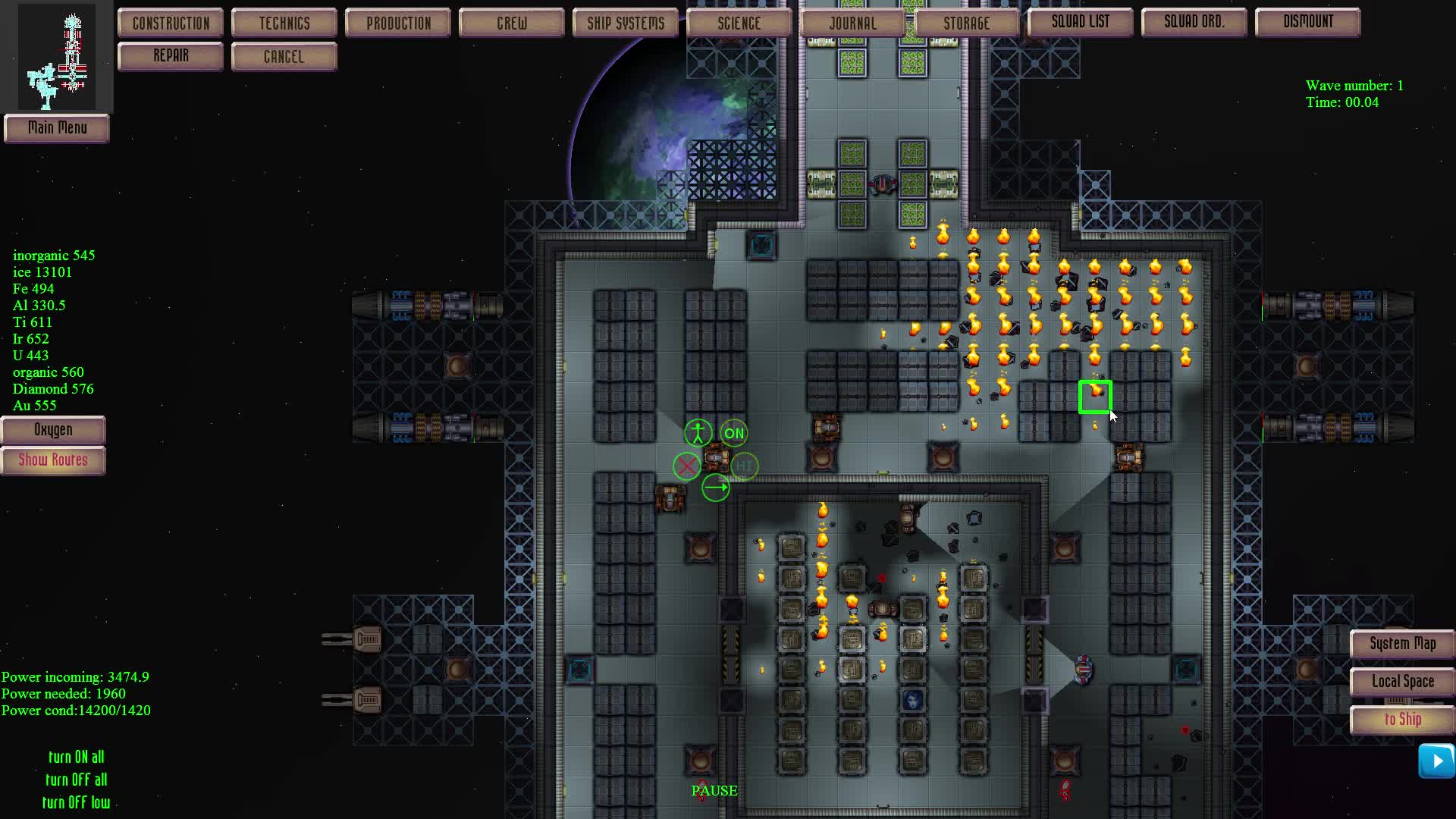Open the Construction menu

(170, 23)
